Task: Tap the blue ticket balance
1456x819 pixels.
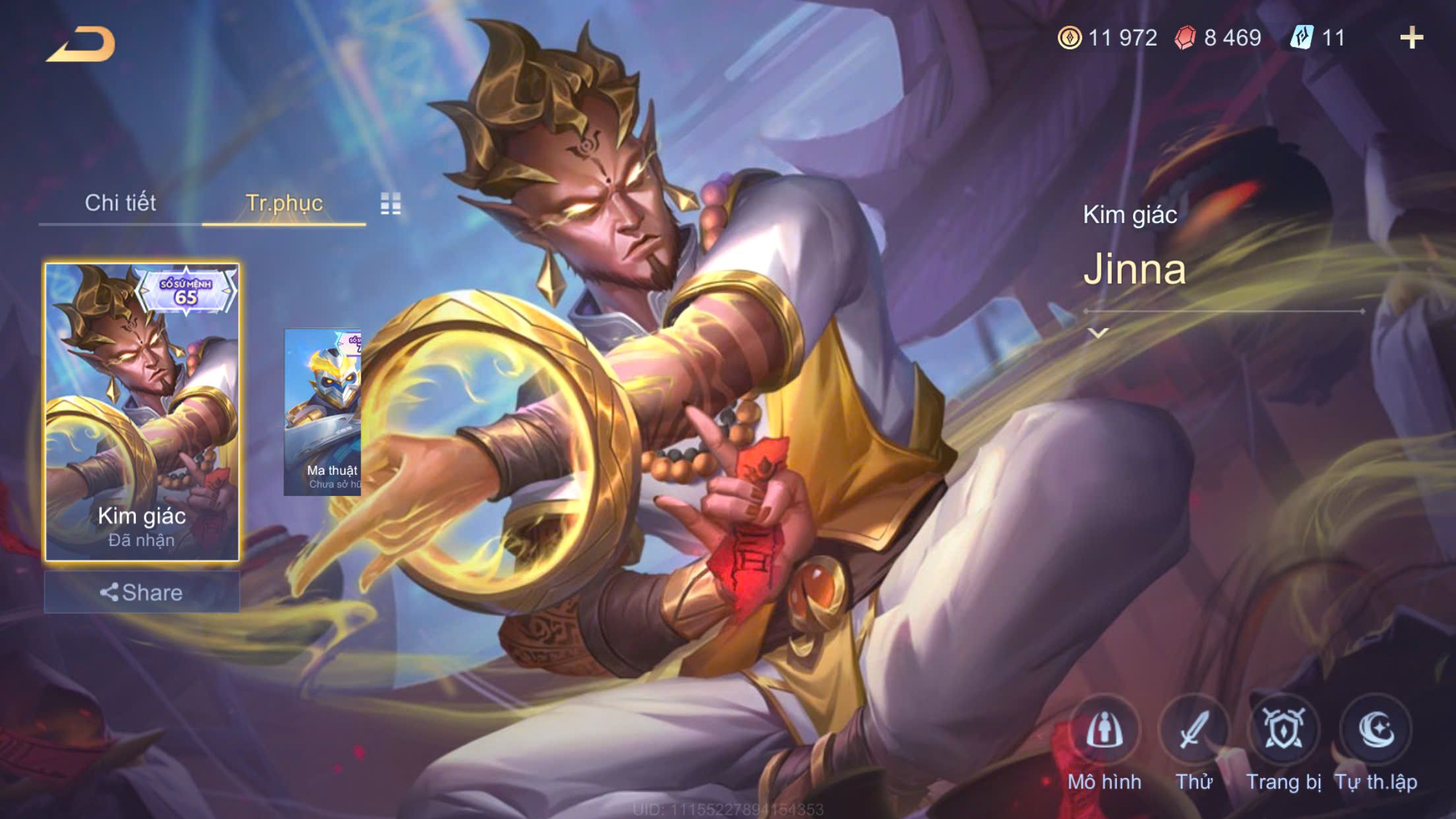Action: click(x=1318, y=38)
